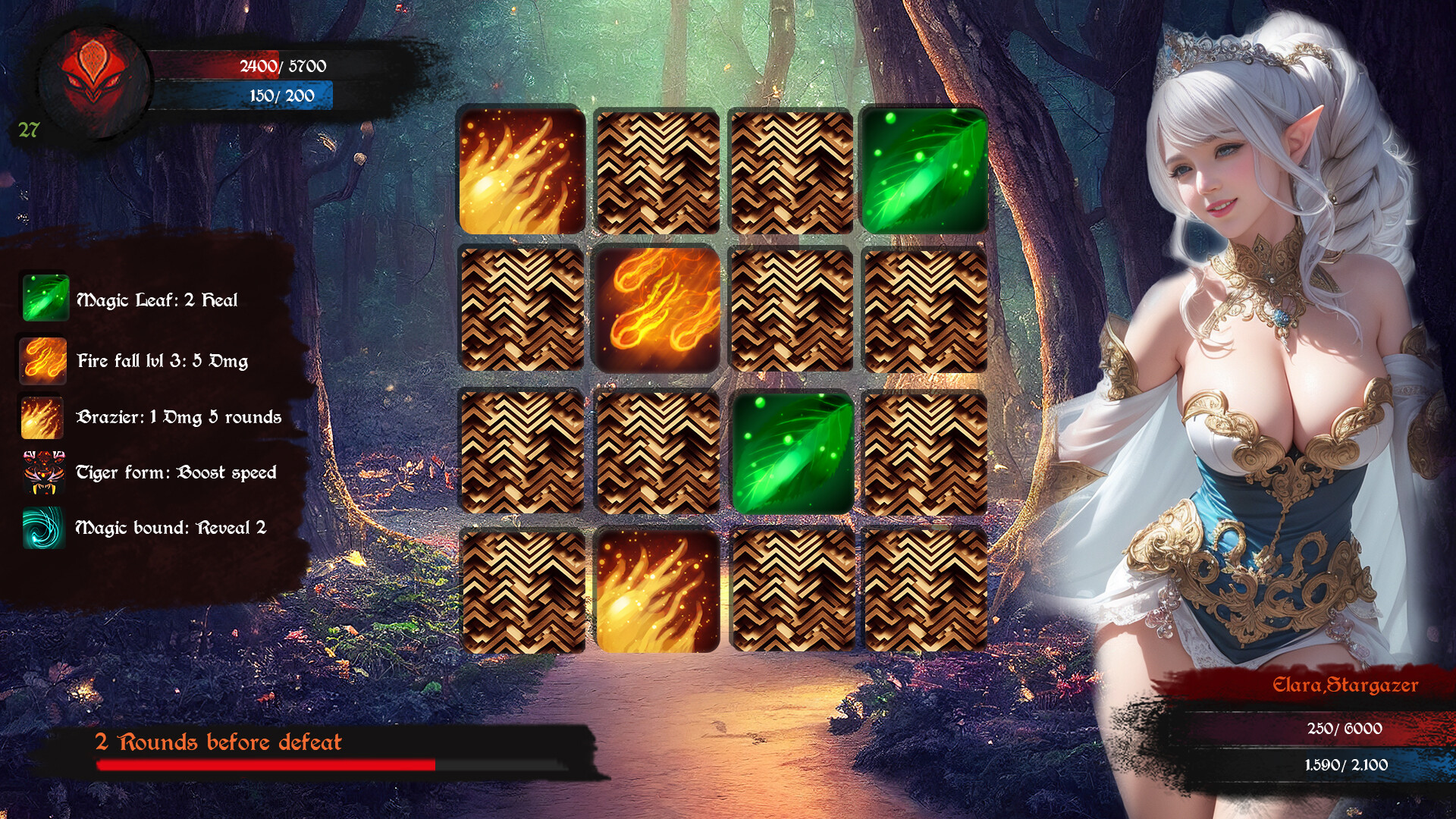This screenshot has width=1456, height=819.
Task: Flip the face-down card left of the fireball
Action: click(x=523, y=311)
